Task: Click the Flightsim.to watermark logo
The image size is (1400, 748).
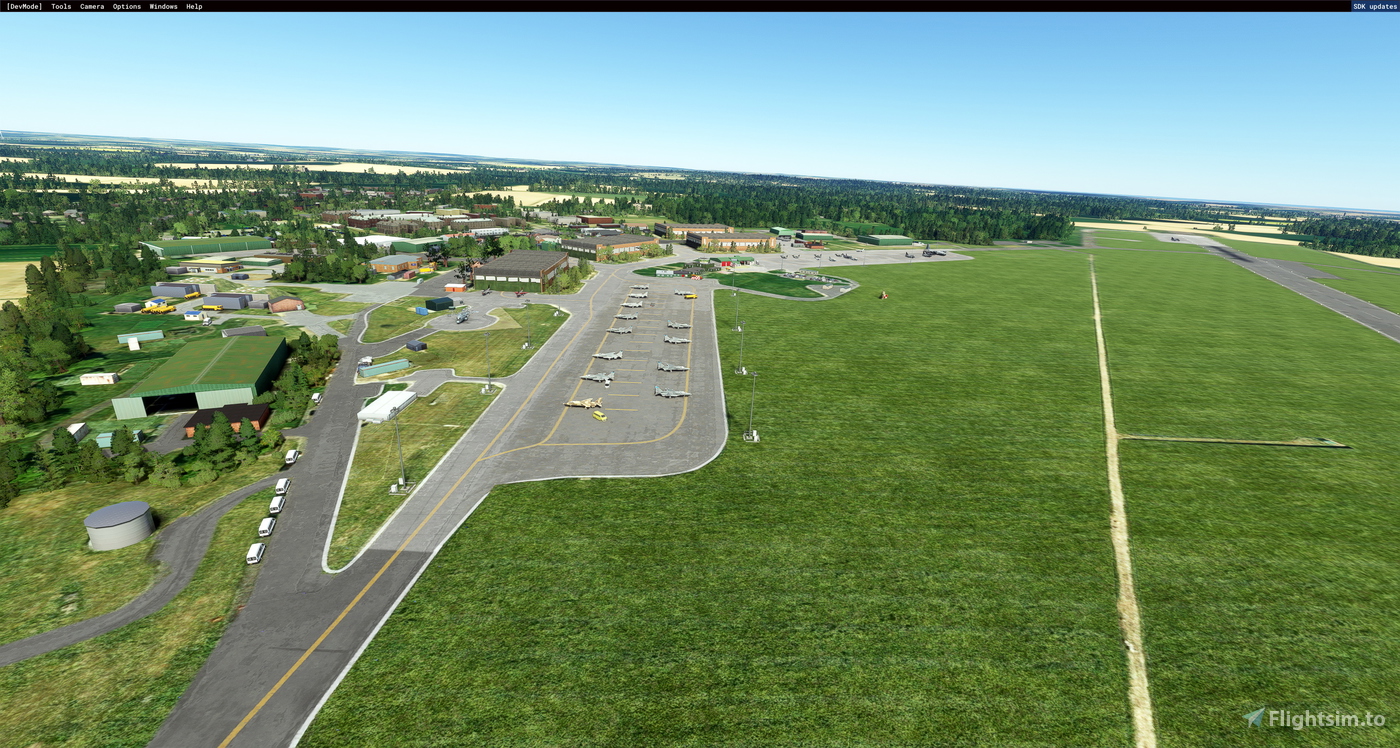Action: coord(1256,716)
